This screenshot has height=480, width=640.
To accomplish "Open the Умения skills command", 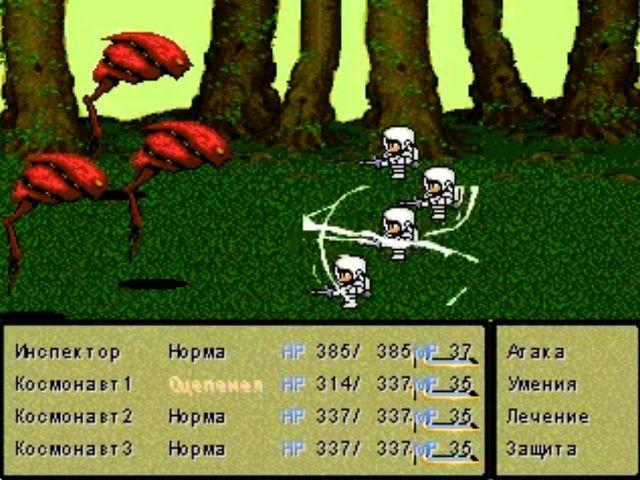I will 541,384.
